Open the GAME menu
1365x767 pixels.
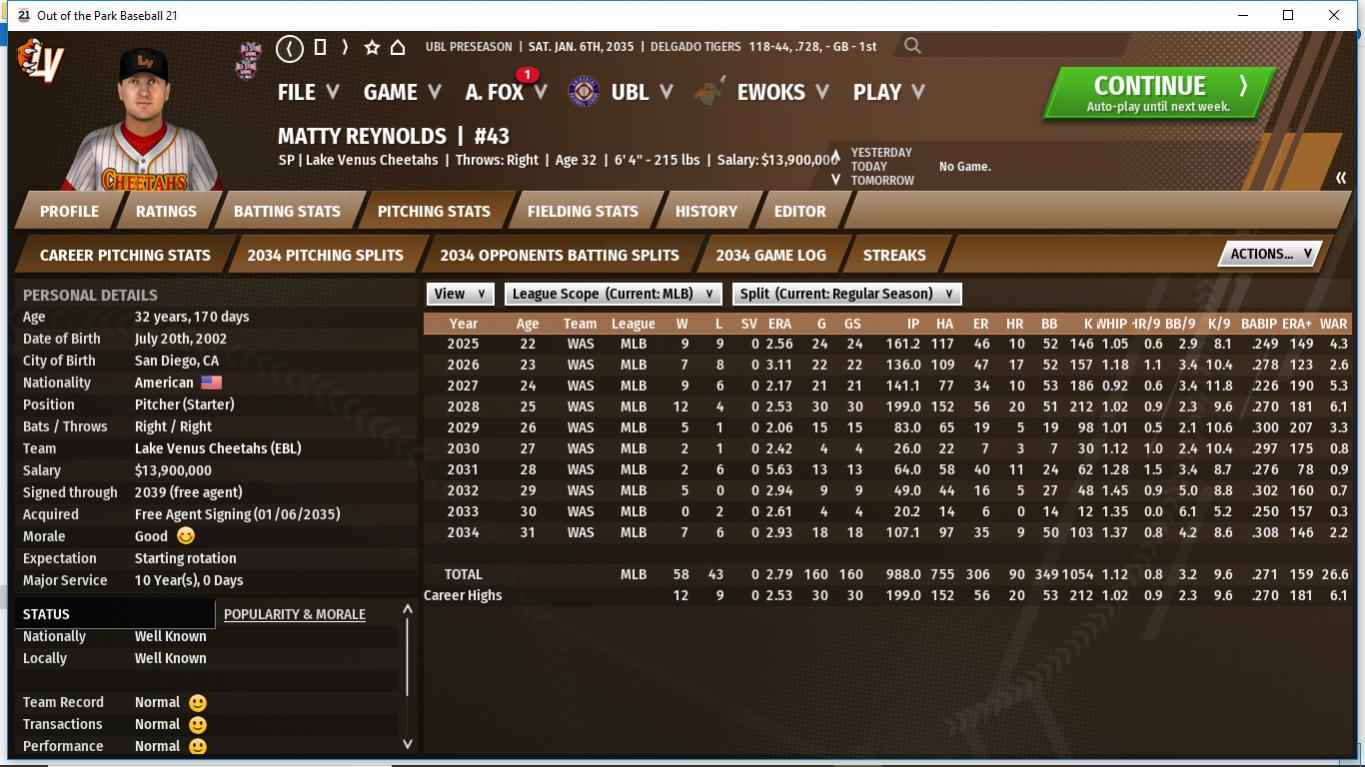pos(402,92)
